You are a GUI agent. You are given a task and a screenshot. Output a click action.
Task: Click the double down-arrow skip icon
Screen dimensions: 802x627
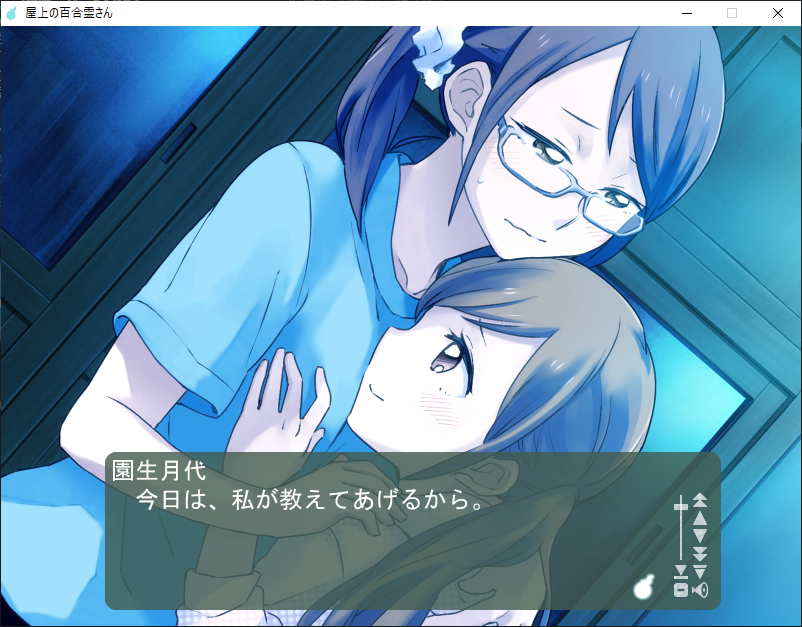[x=700, y=554]
